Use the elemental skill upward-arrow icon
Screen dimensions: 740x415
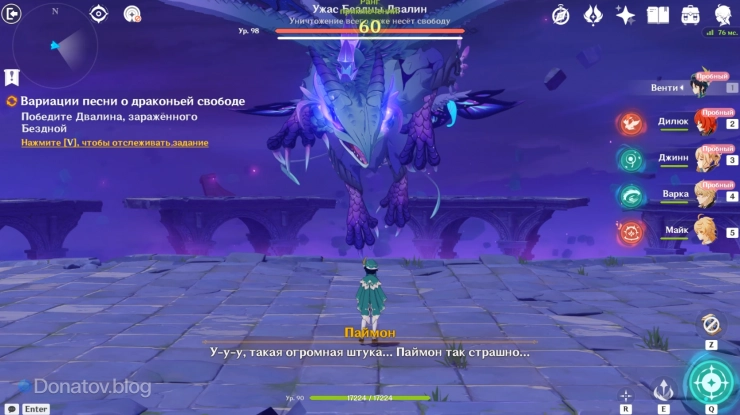click(662, 390)
